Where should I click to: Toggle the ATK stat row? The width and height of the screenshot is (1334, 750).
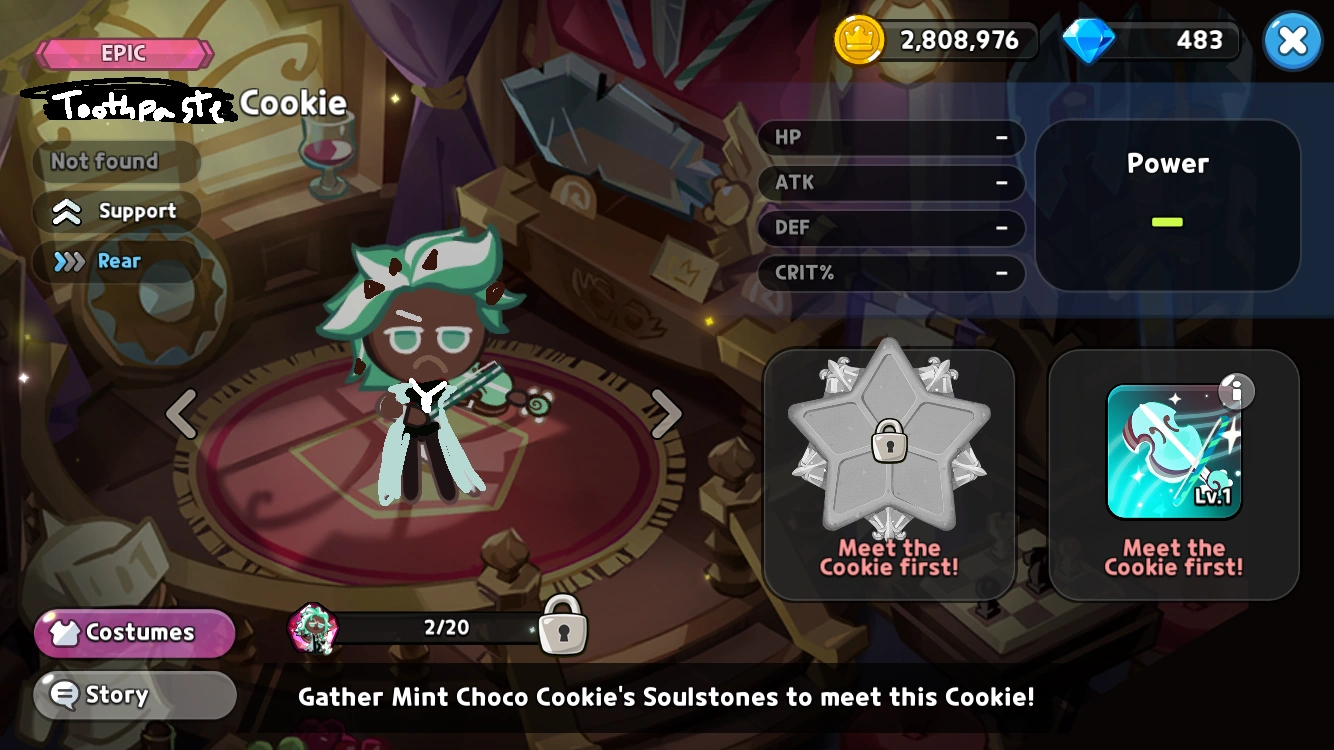tap(890, 182)
